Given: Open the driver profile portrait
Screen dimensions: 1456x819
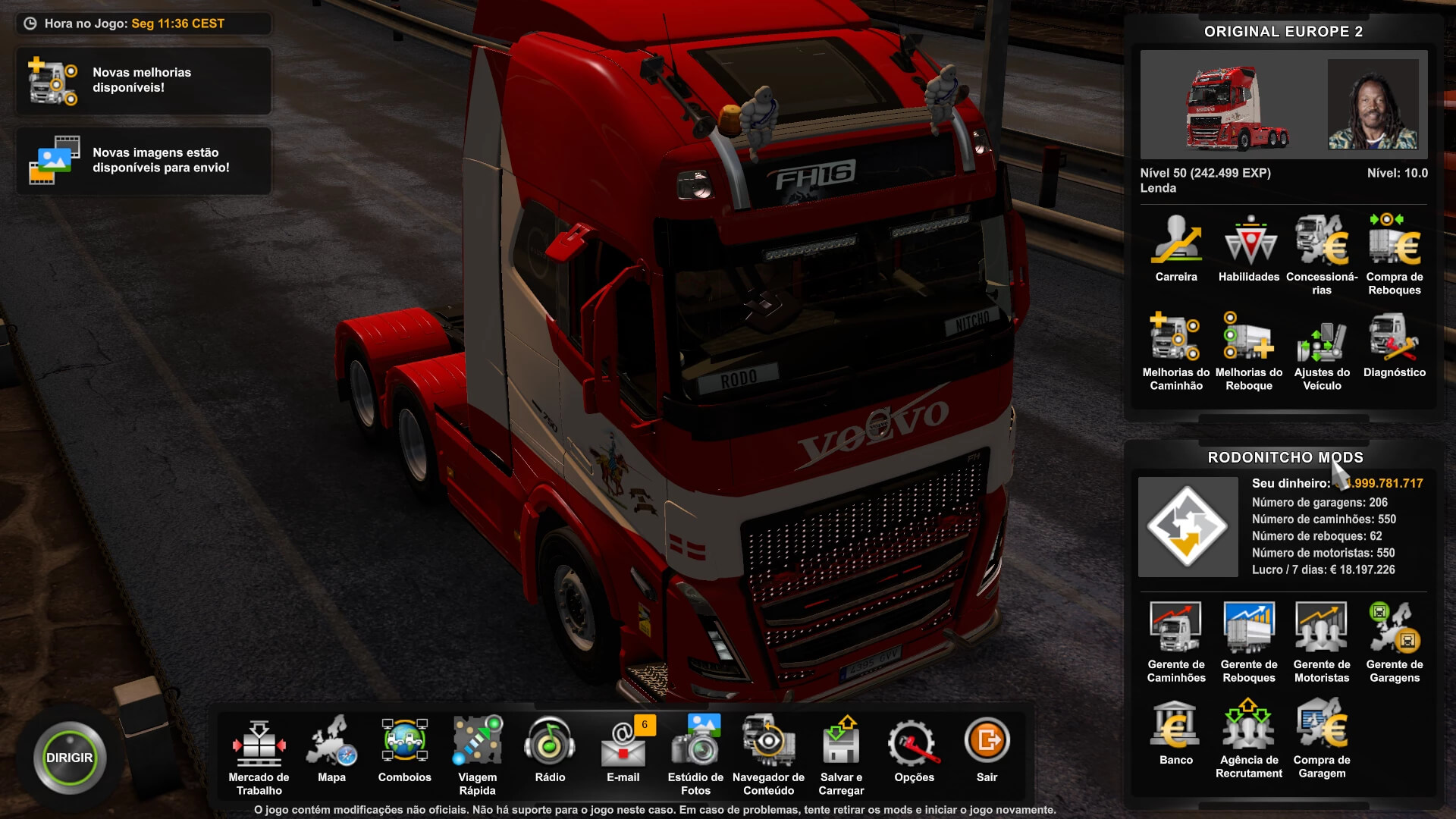Looking at the screenshot, I should (x=1373, y=105).
